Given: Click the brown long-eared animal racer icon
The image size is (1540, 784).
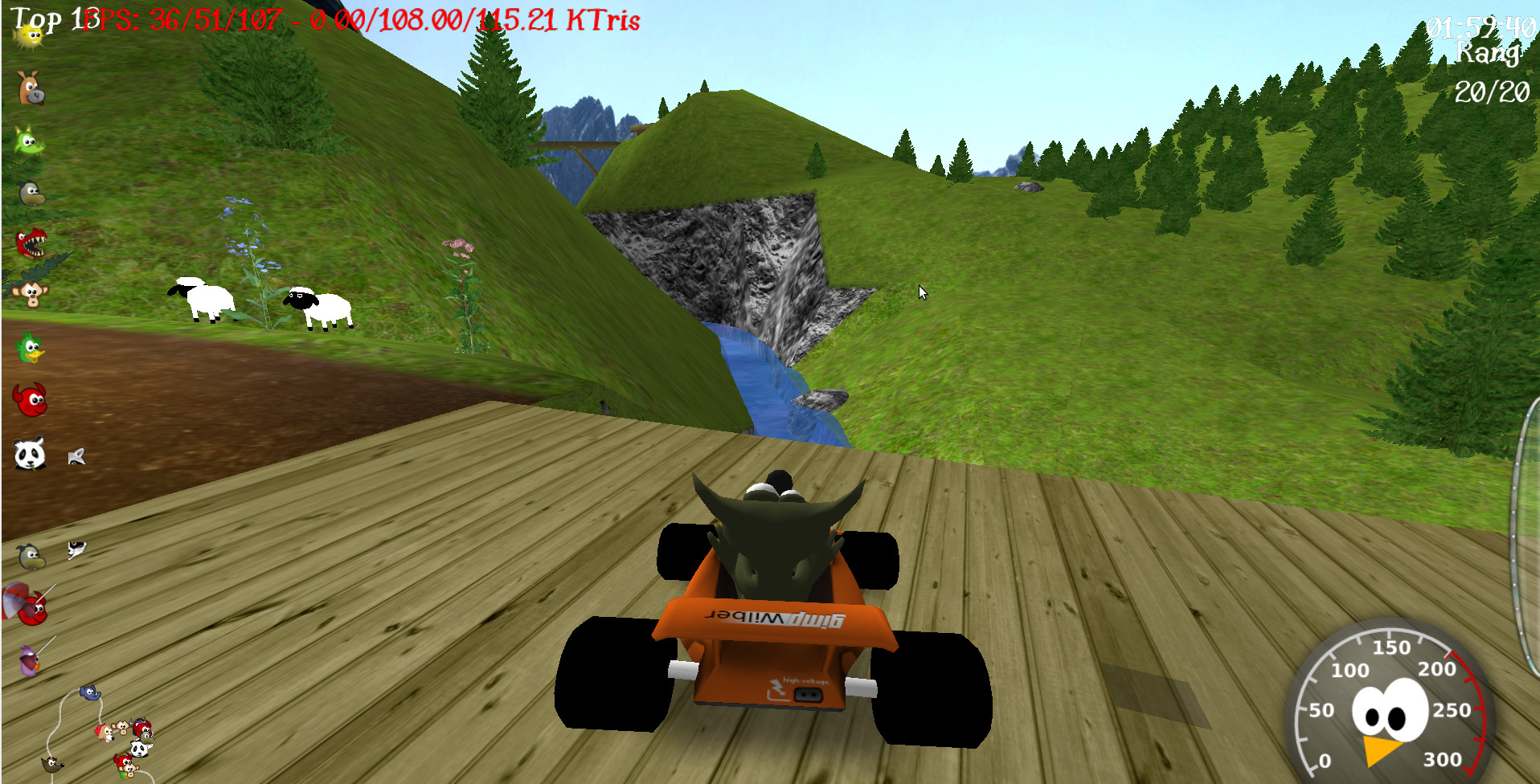Looking at the screenshot, I should click(31, 88).
